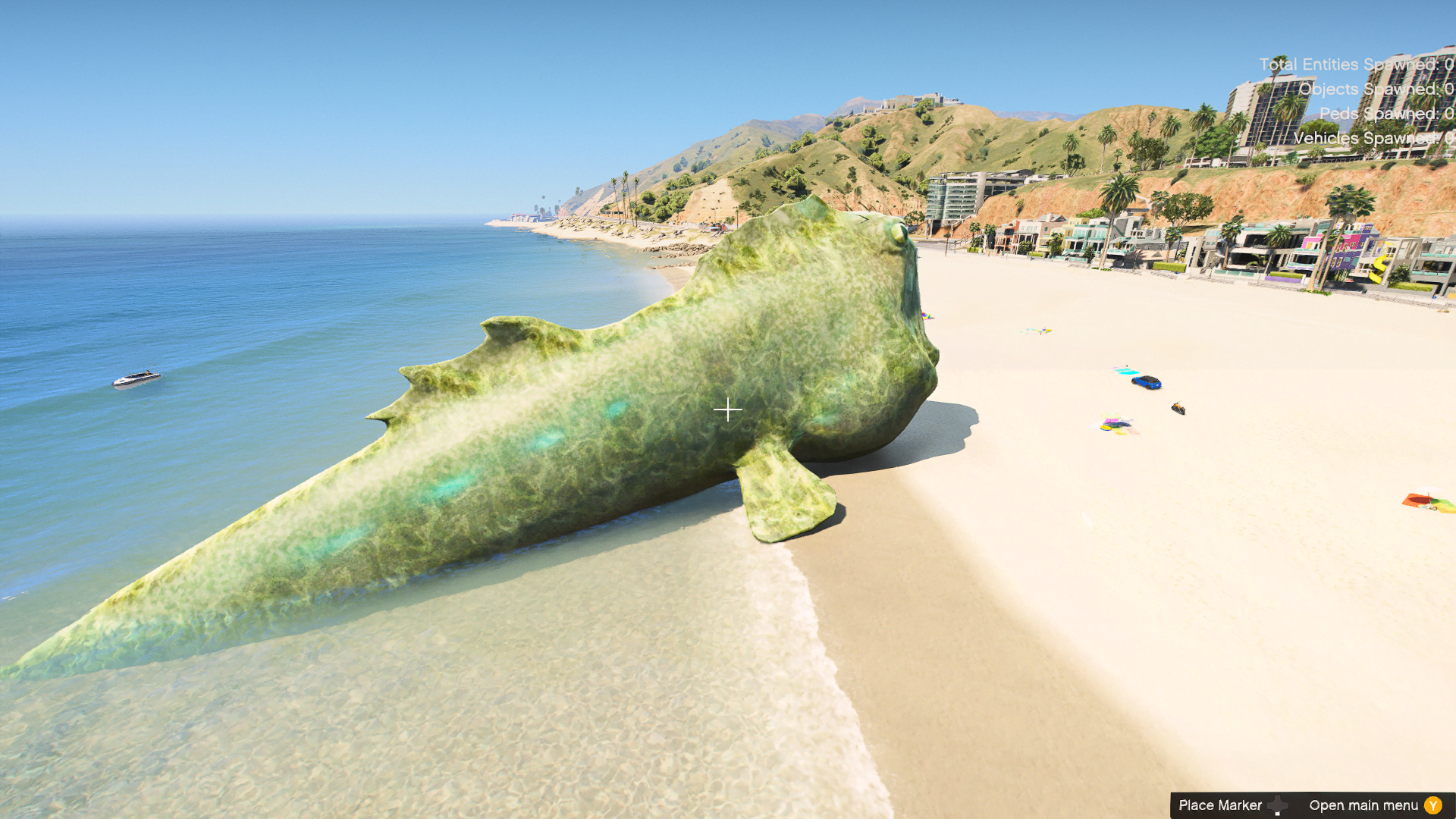Open main menu via bottom bar prompt

(x=1365, y=805)
